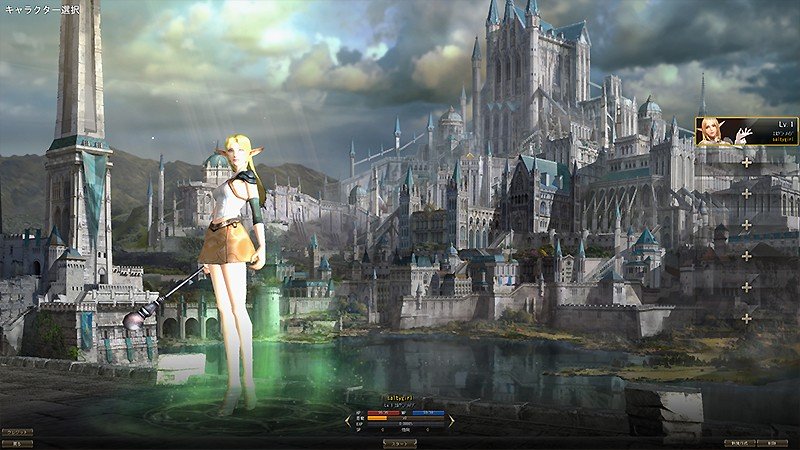Create a new character with the bottom-right button
The height and width of the screenshot is (450, 800).
[740, 442]
